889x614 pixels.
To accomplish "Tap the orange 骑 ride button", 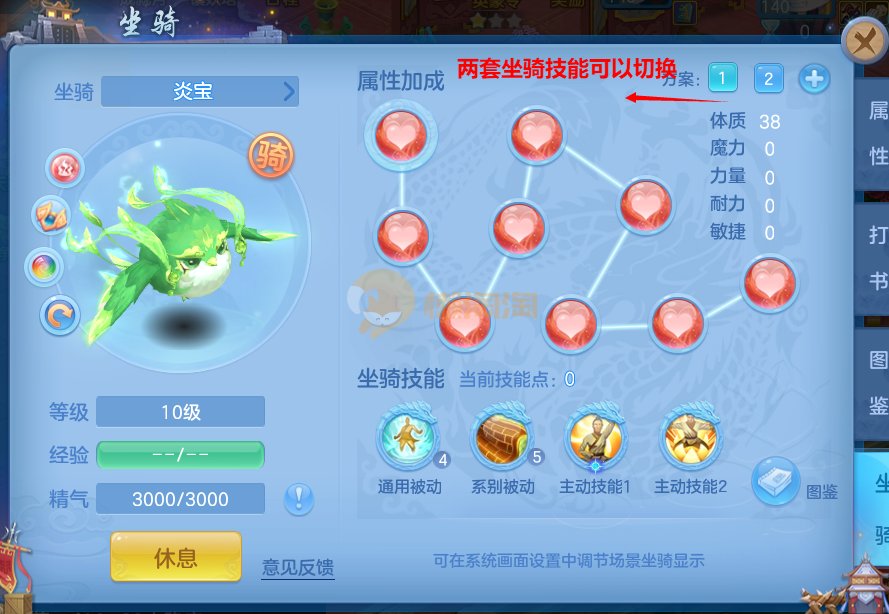I will click(x=271, y=155).
